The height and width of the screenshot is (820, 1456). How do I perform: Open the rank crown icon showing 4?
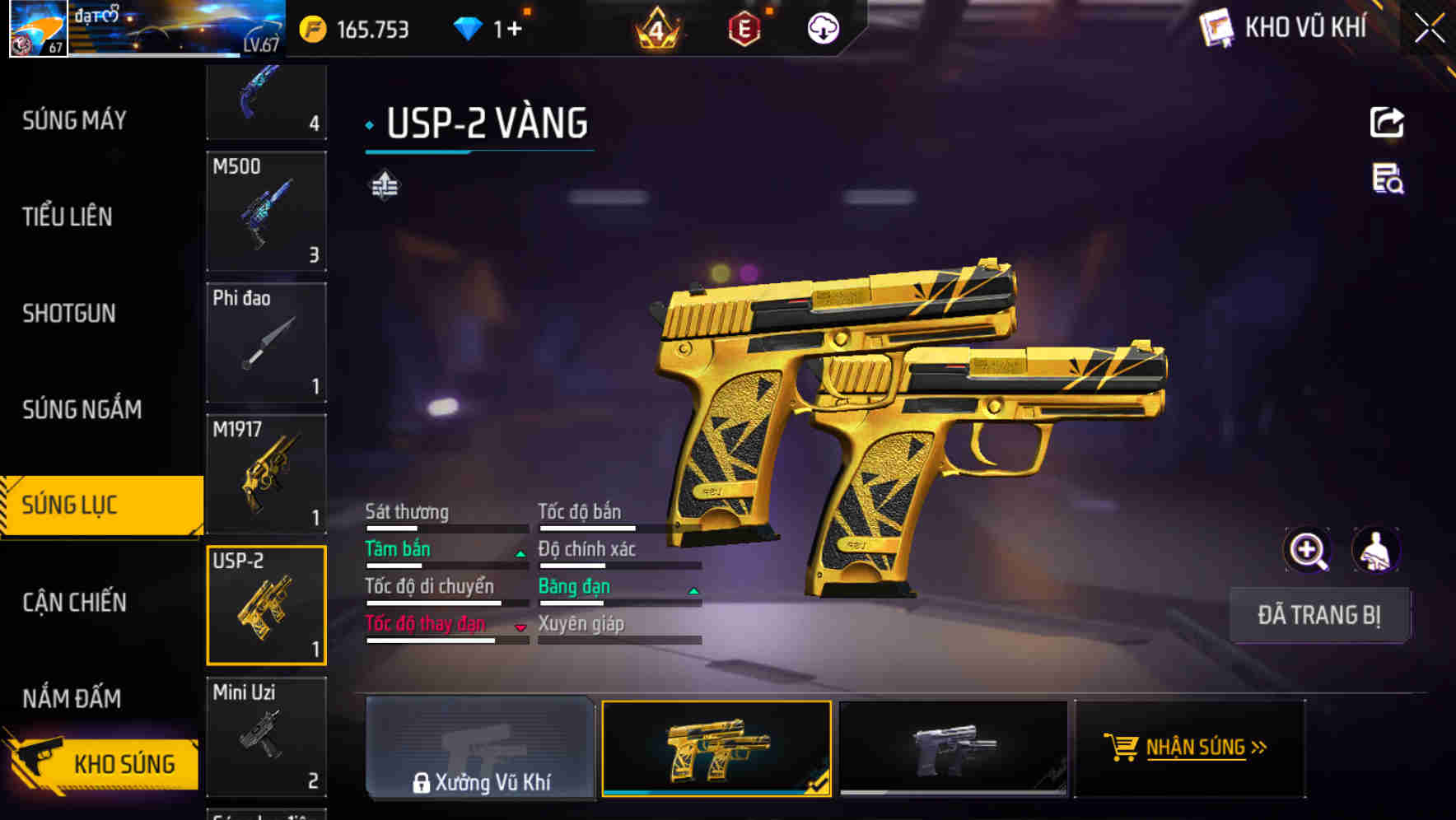click(x=655, y=27)
